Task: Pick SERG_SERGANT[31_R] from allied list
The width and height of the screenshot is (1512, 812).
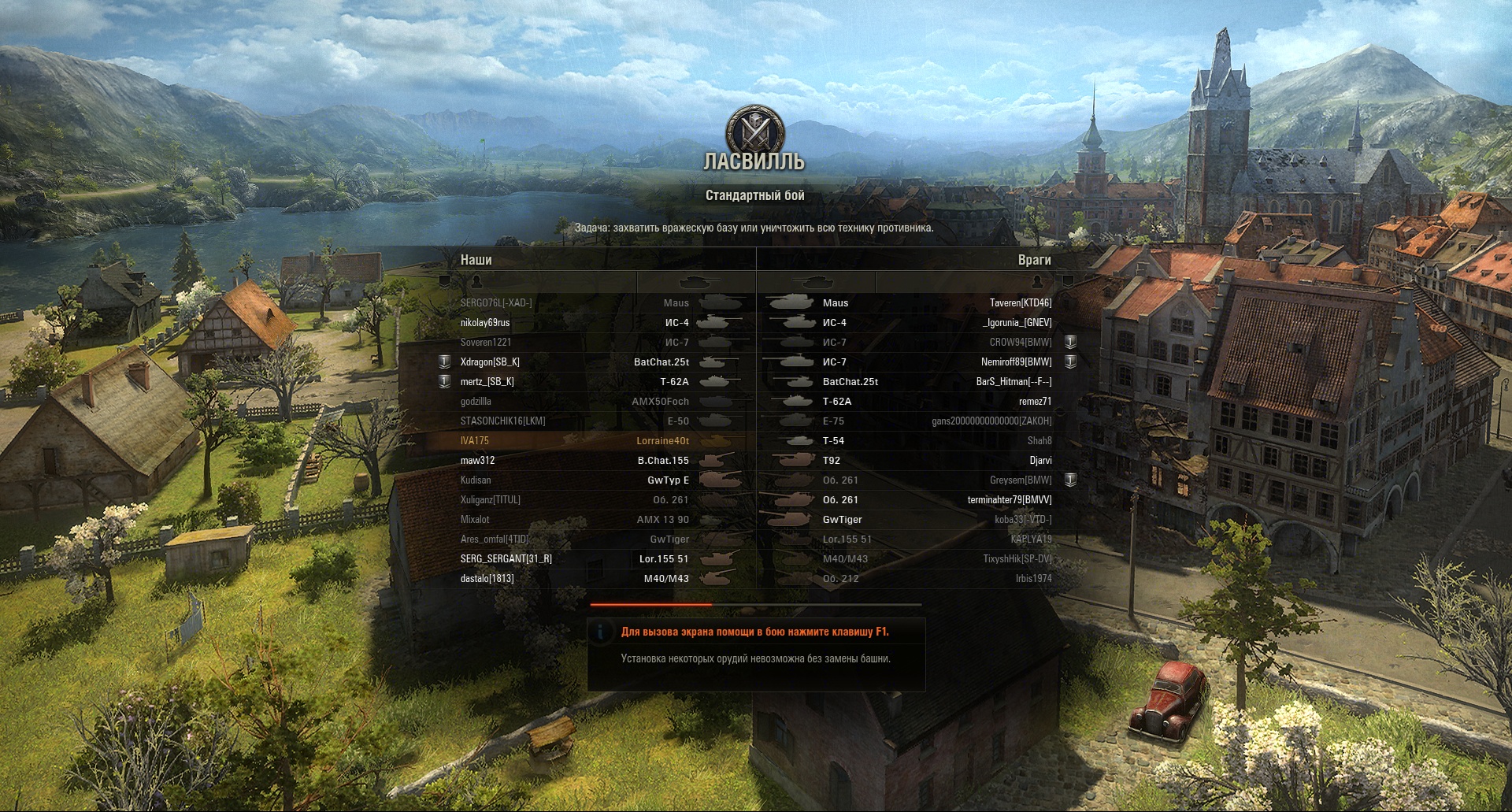Action: point(506,559)
